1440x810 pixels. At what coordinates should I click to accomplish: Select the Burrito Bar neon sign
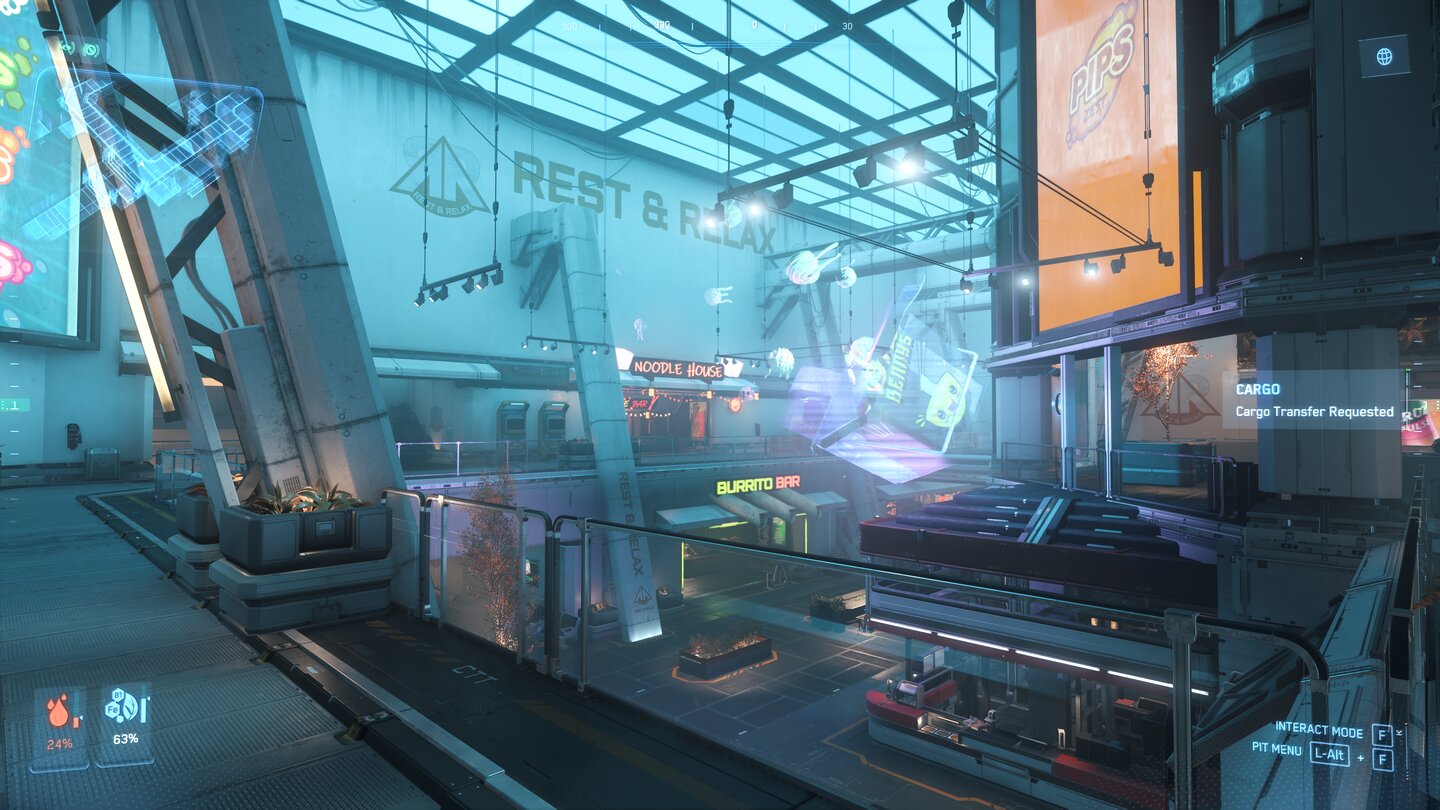click(x=756, y=483)
